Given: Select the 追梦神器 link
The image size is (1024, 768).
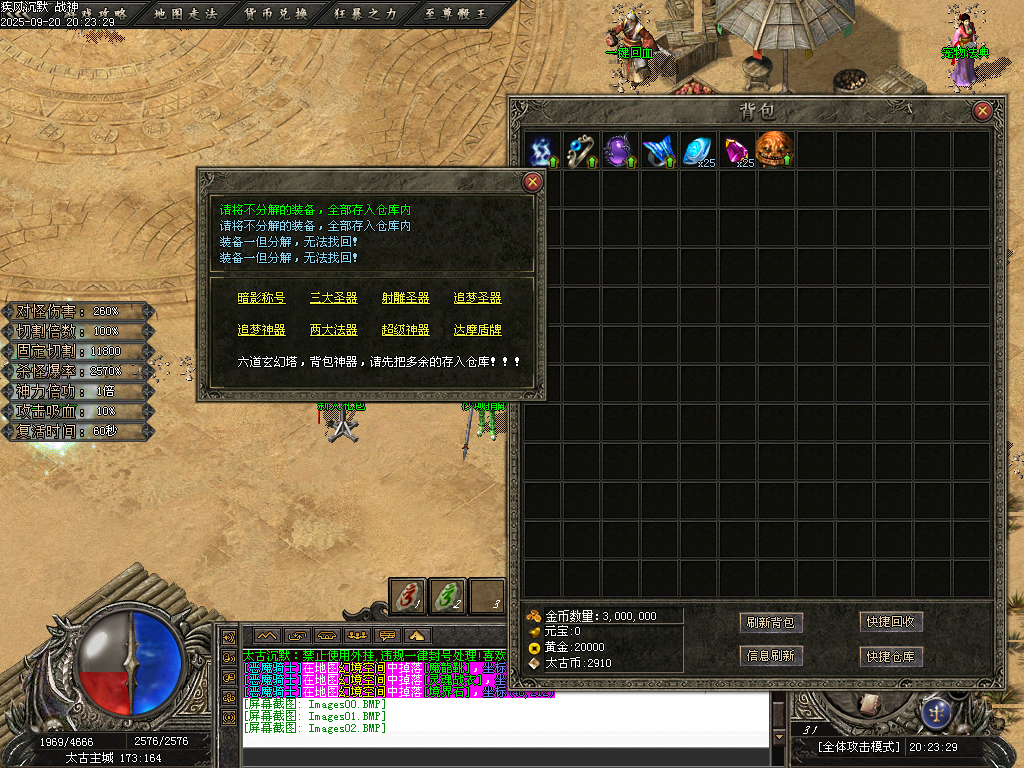Looking at the screenshot, I should click(x=261, y=330).
